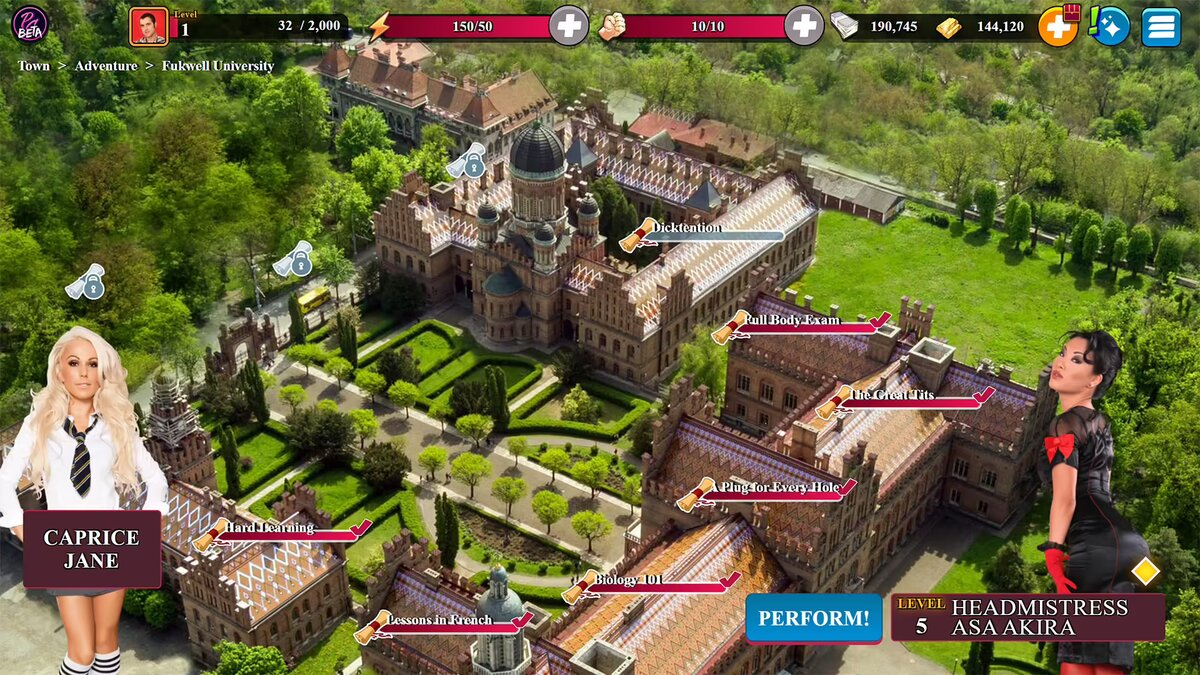This screenshot has height=675, width=1200.
Task: Go back to Town via breadcrumb
Action: (x=33, y=66)
